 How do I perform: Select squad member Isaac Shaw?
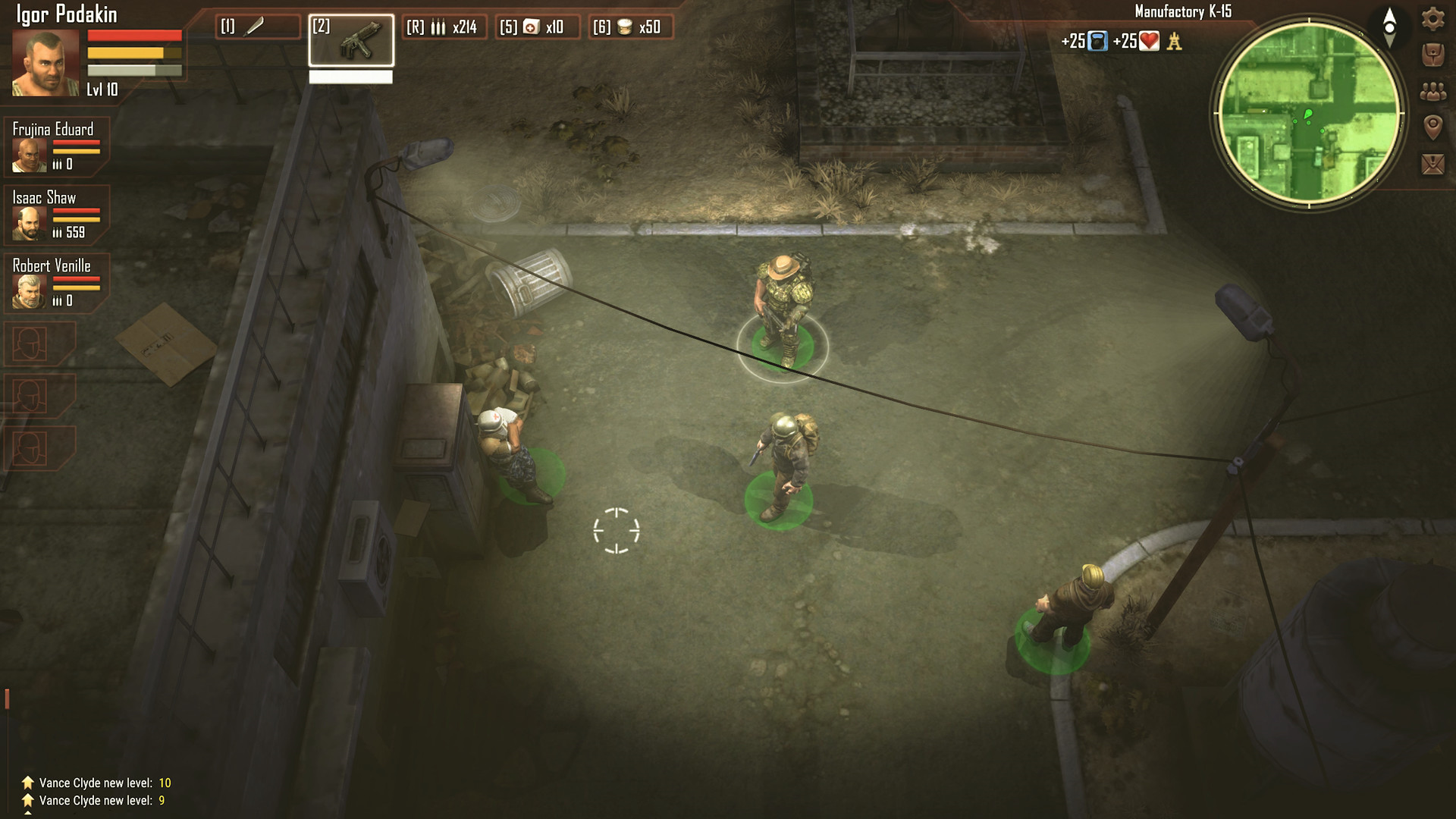(x=30, y=222)
